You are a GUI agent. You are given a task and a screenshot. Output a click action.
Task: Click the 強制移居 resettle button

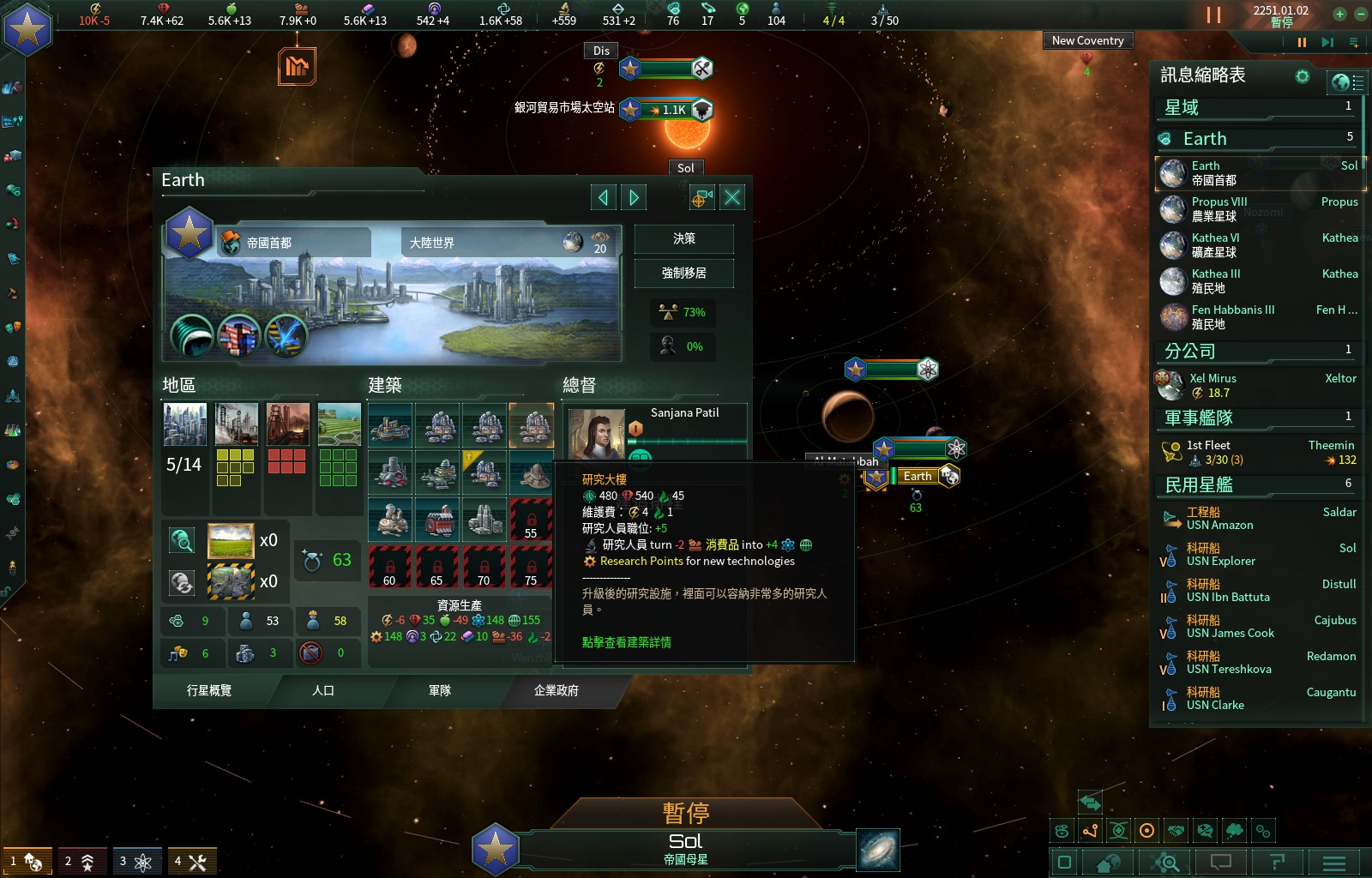point(683,274)
